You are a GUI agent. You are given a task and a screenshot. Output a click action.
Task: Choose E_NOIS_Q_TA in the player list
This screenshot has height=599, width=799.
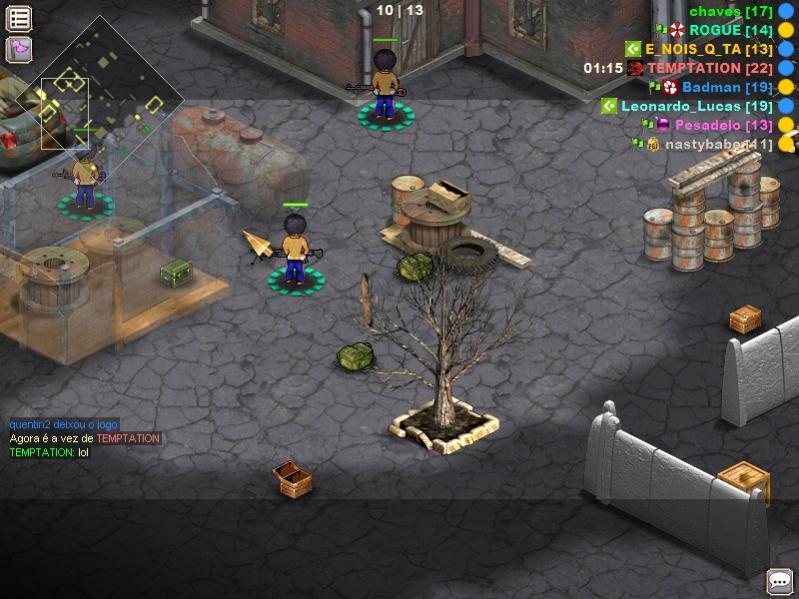(x=708, y=49)
